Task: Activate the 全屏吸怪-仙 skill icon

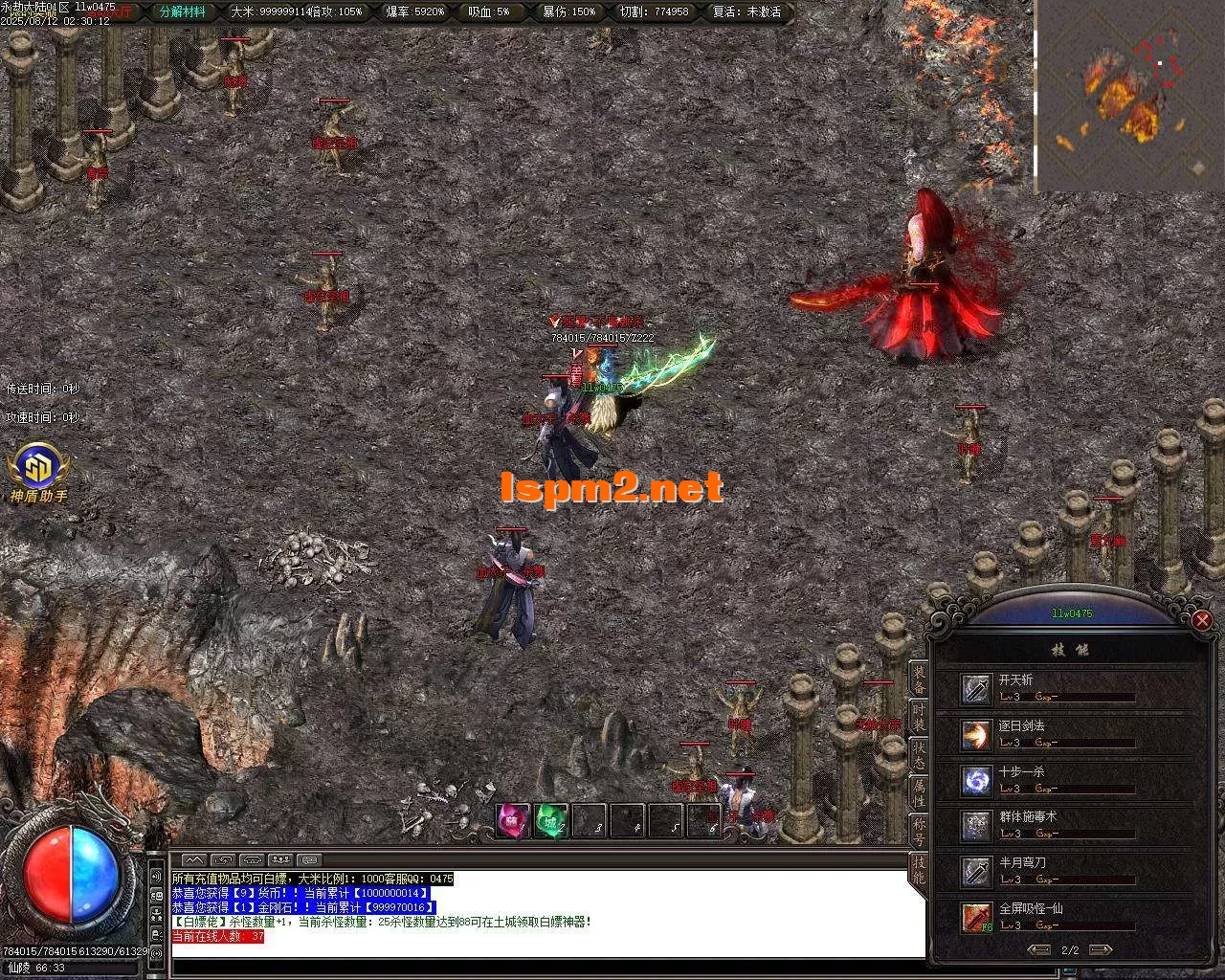Action: click(975, 916)
